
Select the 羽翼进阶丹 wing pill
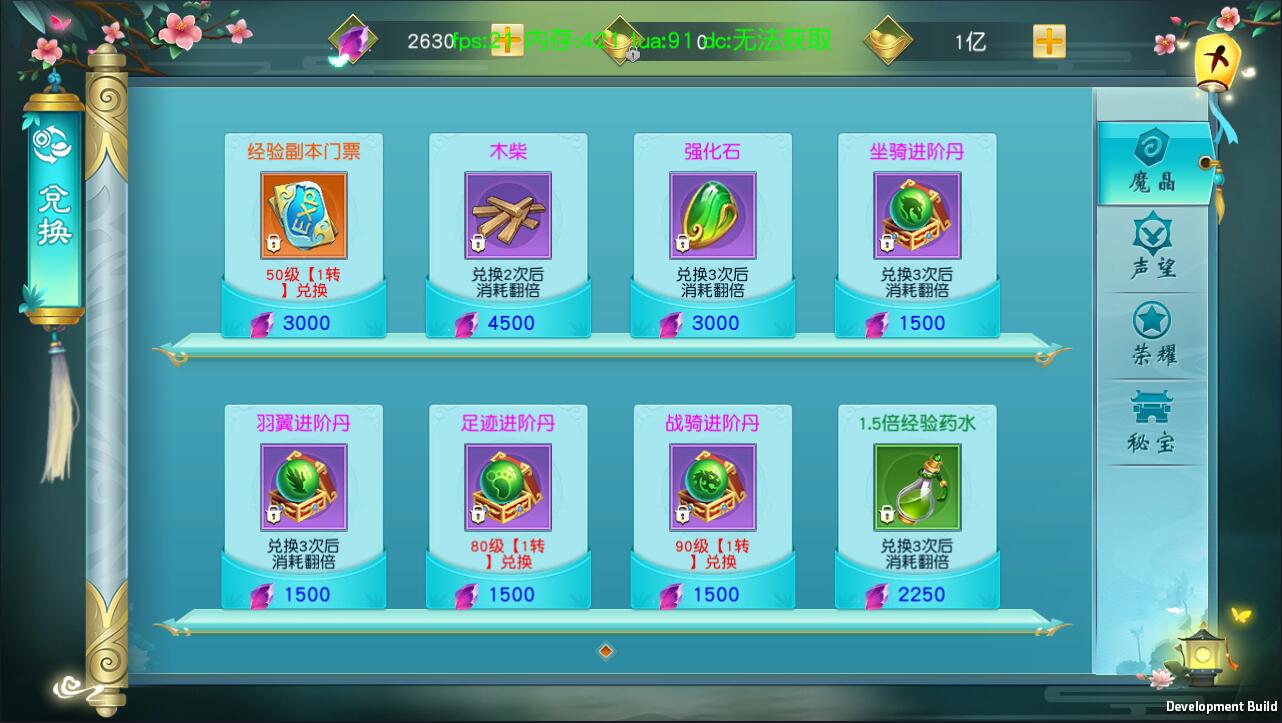304,487
